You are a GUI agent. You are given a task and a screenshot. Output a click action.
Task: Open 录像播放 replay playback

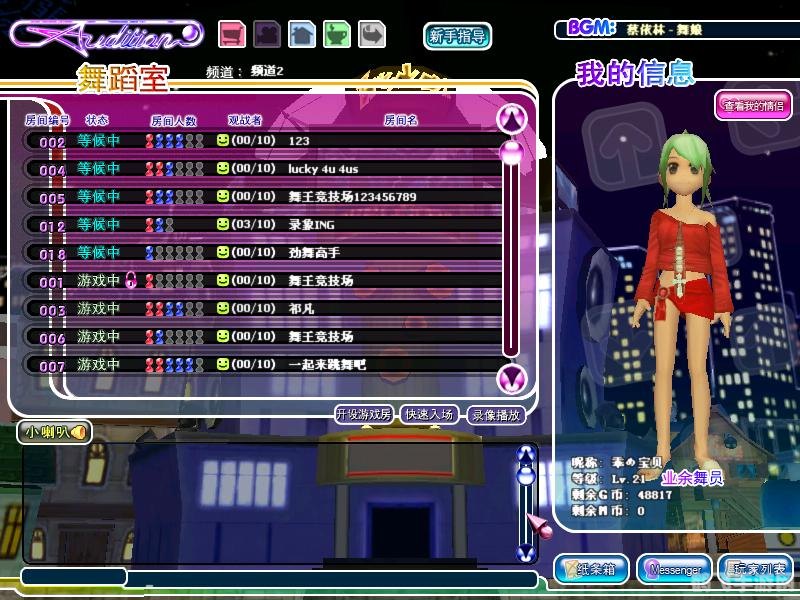pos(496,414)
